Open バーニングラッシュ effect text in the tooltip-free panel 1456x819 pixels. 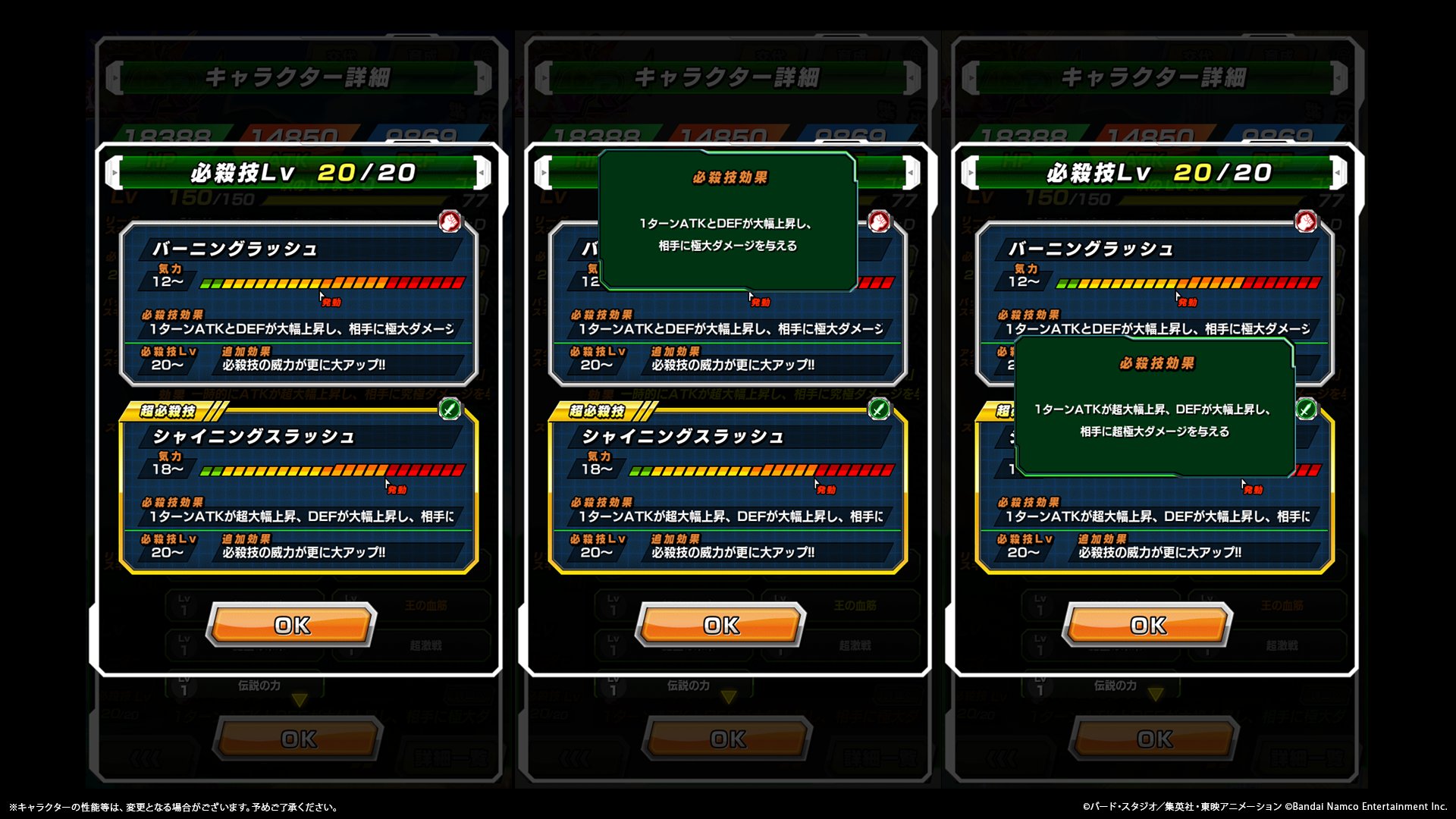[301, 329]
